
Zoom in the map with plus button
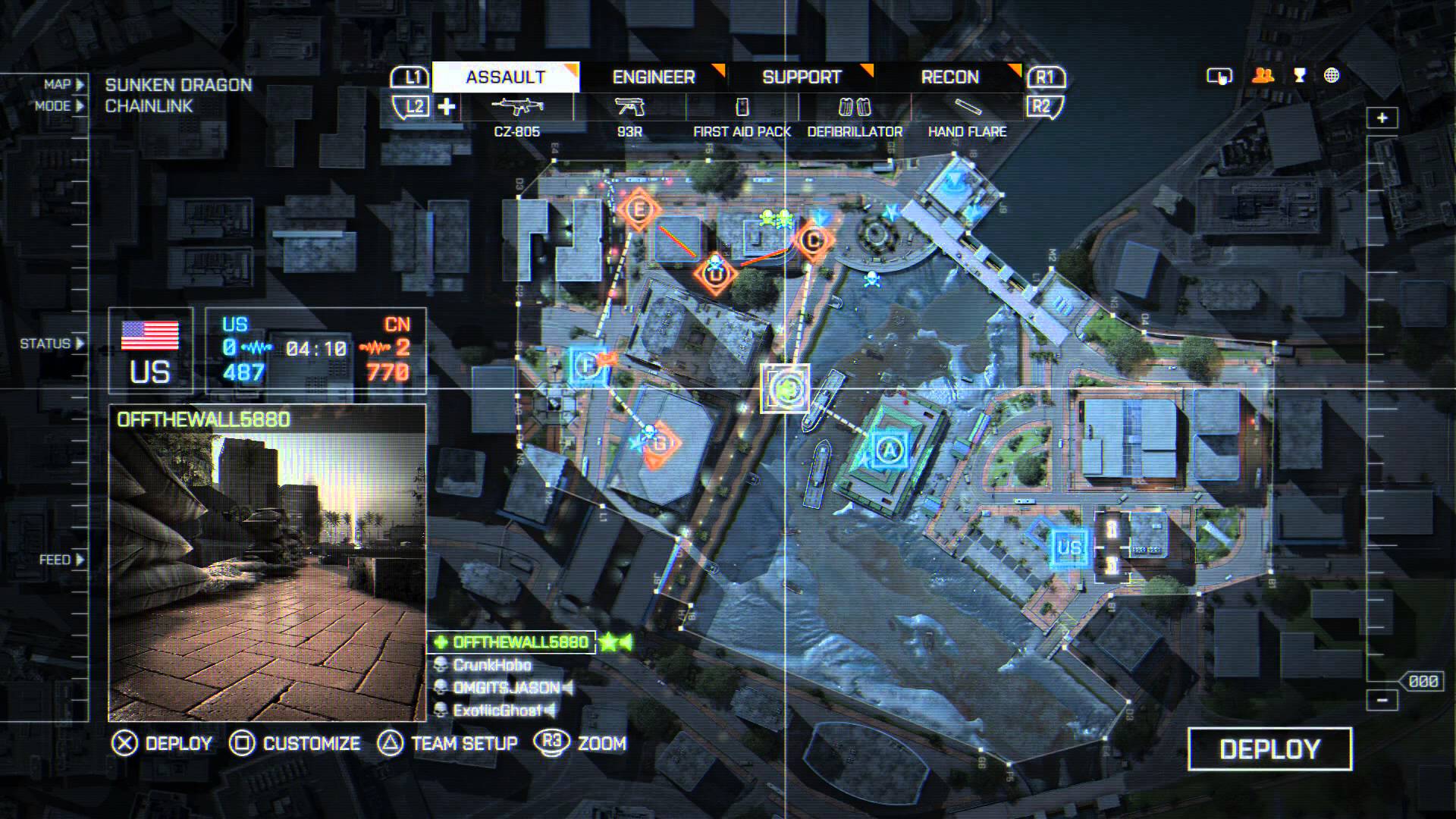pyautogui.click(x=1382, y=118)
